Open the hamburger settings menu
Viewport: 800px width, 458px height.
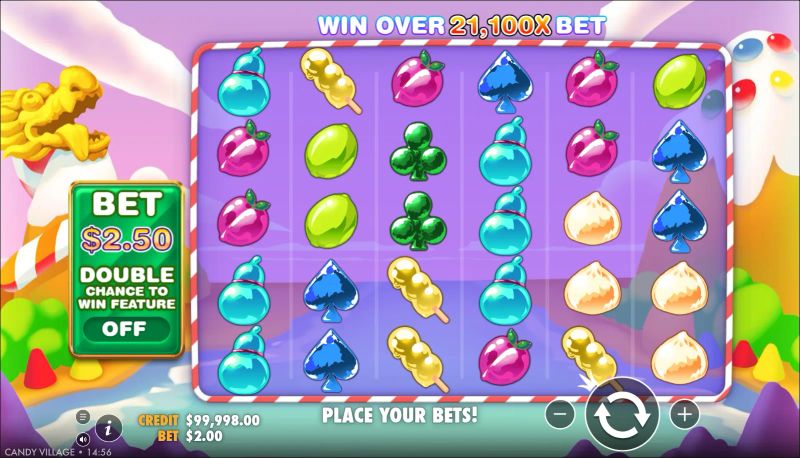pos(83,416)
